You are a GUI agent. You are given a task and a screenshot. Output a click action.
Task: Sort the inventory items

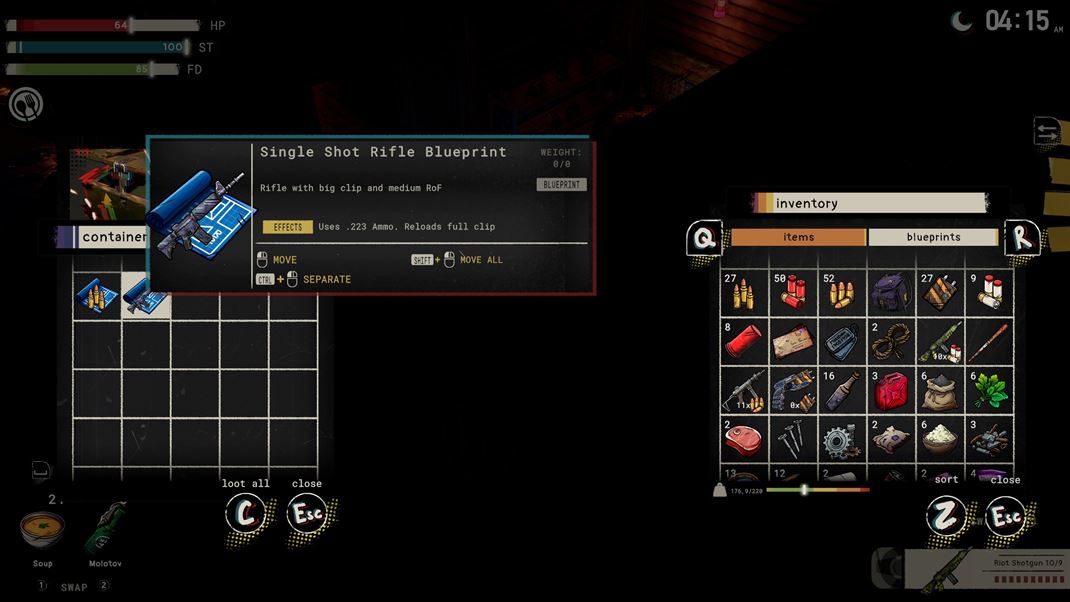coord(946,514)
